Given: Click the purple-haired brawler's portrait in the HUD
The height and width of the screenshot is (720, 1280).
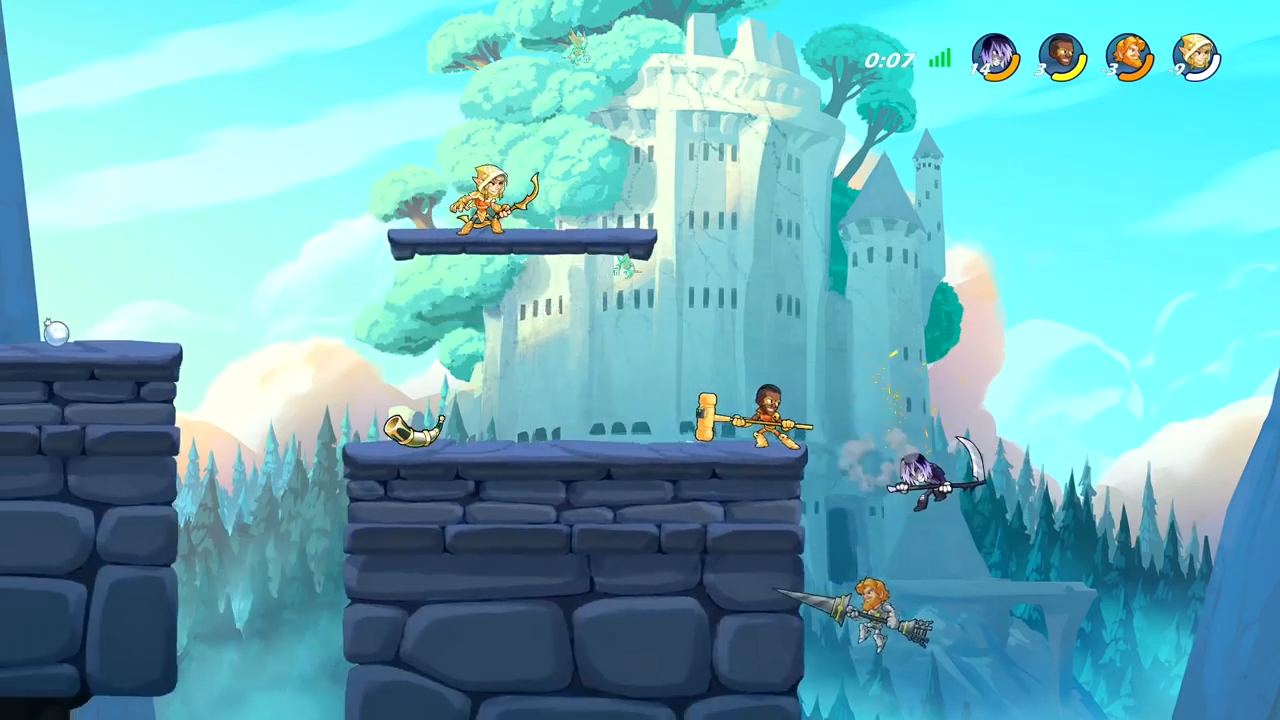Looking at the screenshot, I should (995, 57).
